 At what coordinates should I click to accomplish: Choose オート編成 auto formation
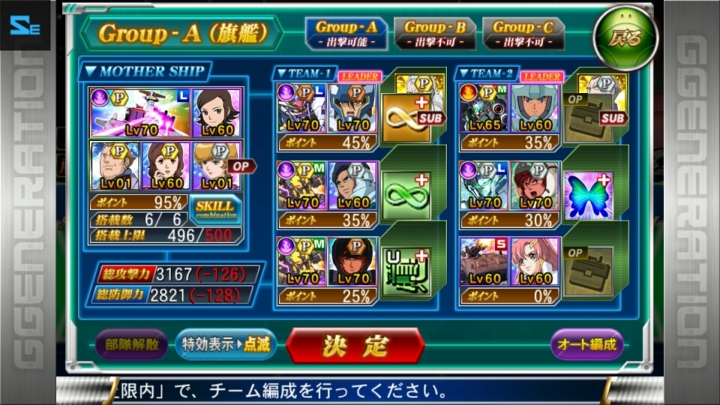pyautogui.click(x=586, y=346)
